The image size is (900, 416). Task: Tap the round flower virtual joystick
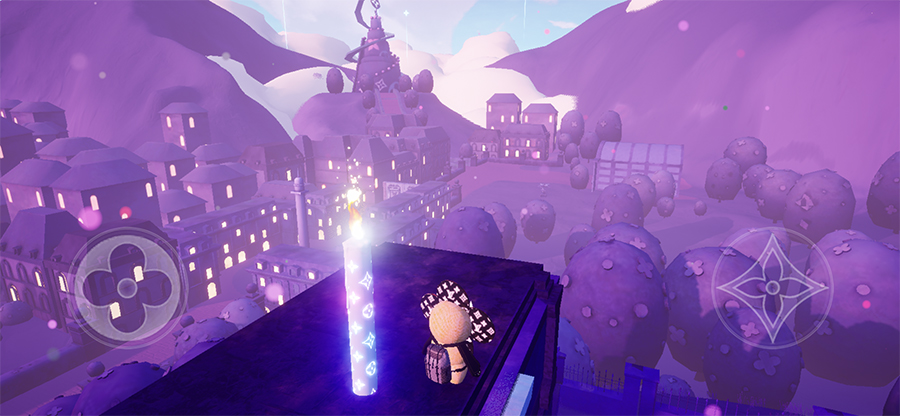128,289
